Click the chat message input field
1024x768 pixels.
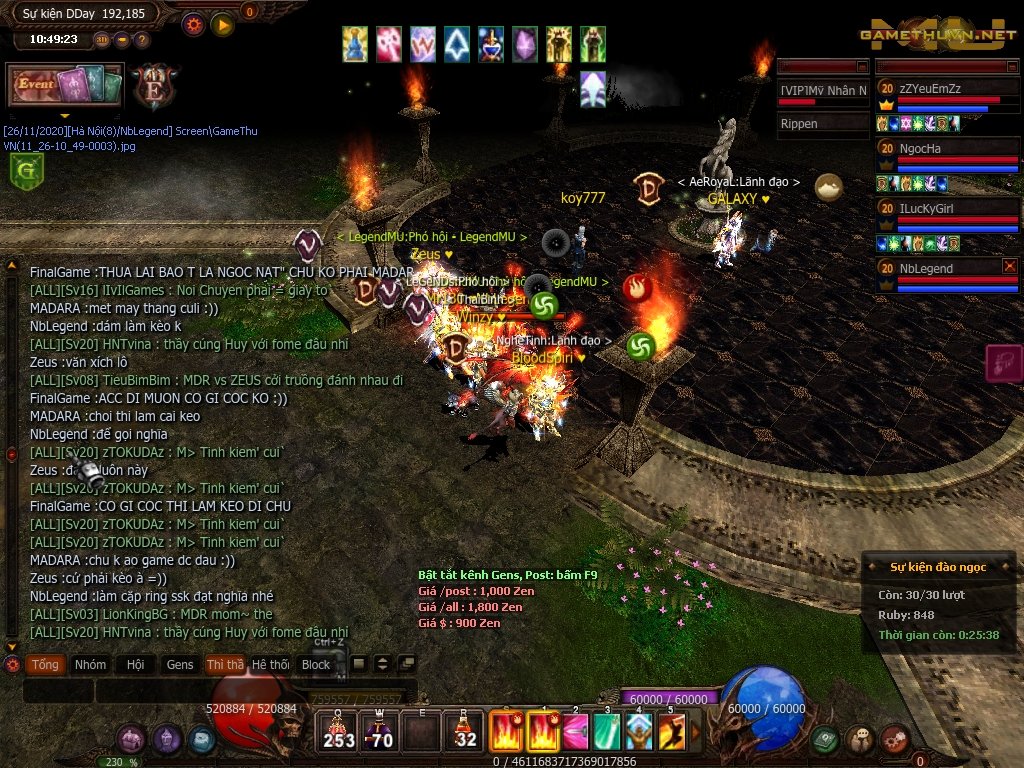(x=200, y=691)
